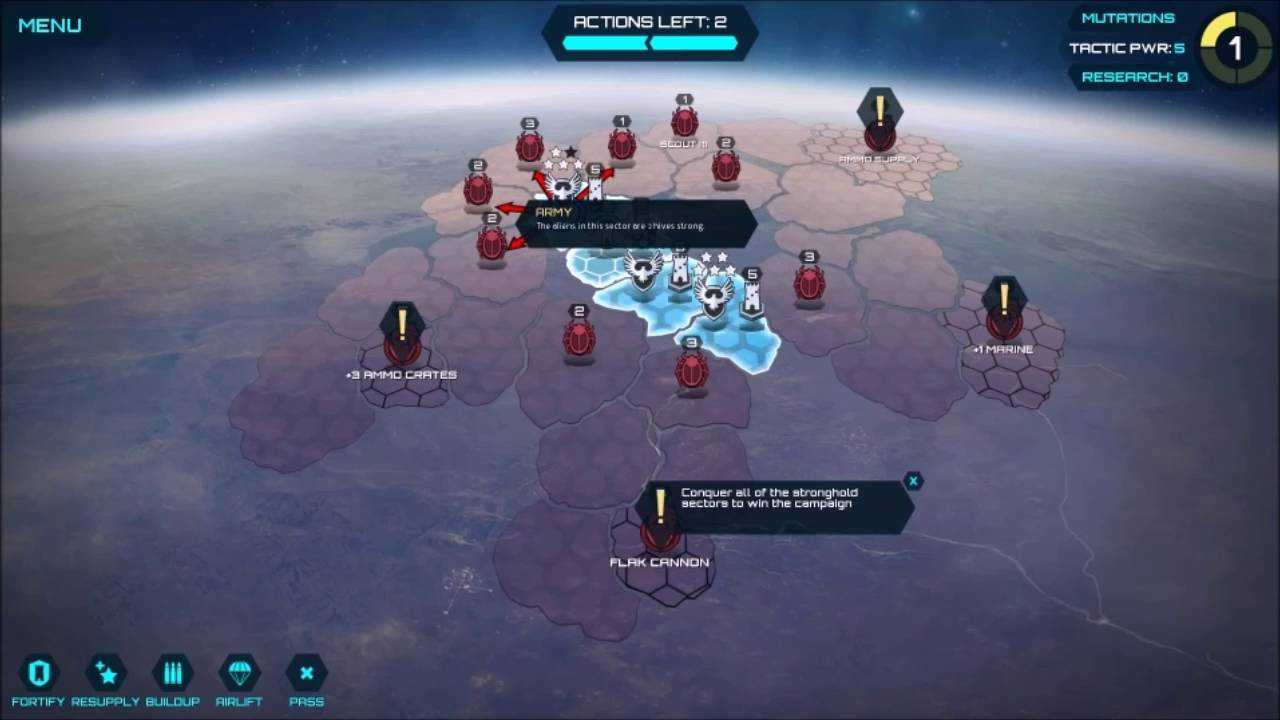The height and width of the screenshot is (720, 1280).
Task: Use the Resupply action
Action: coord(105,673)
